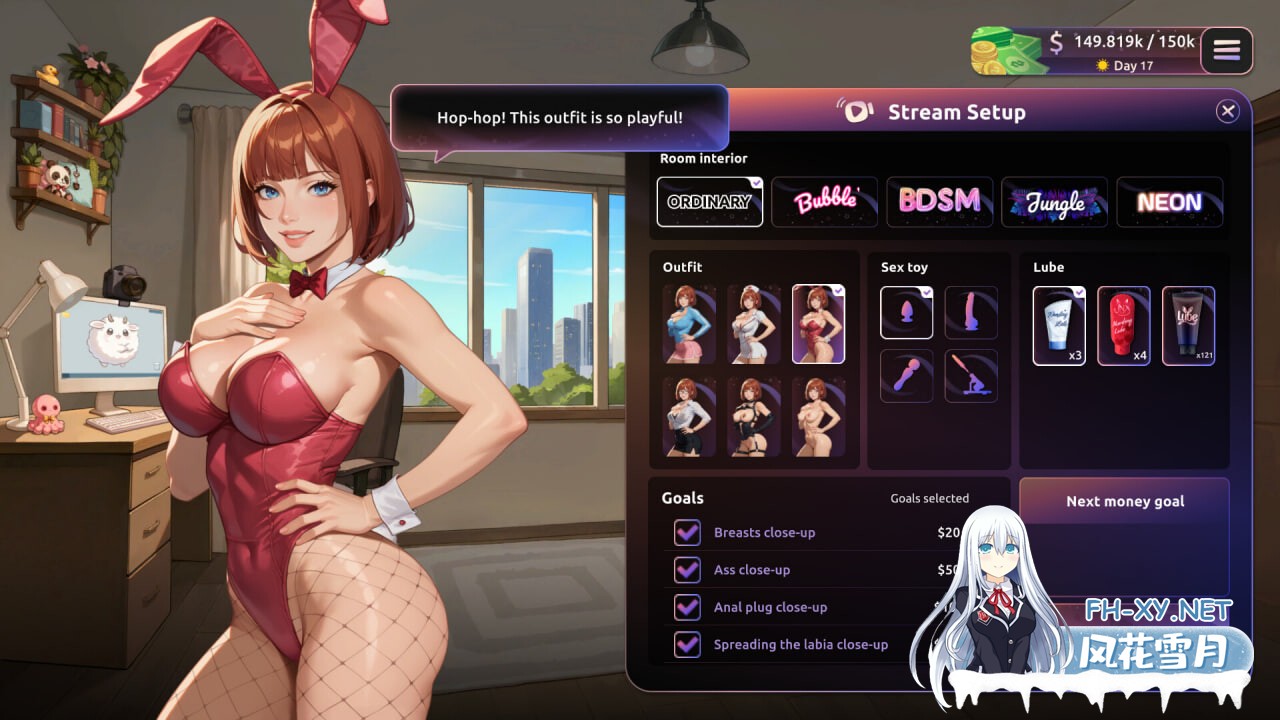This screenshot has height=720, width=1280.
Task: Select the red bunny suit outfit
Action: pyautogui.click(x=818, y=324)
